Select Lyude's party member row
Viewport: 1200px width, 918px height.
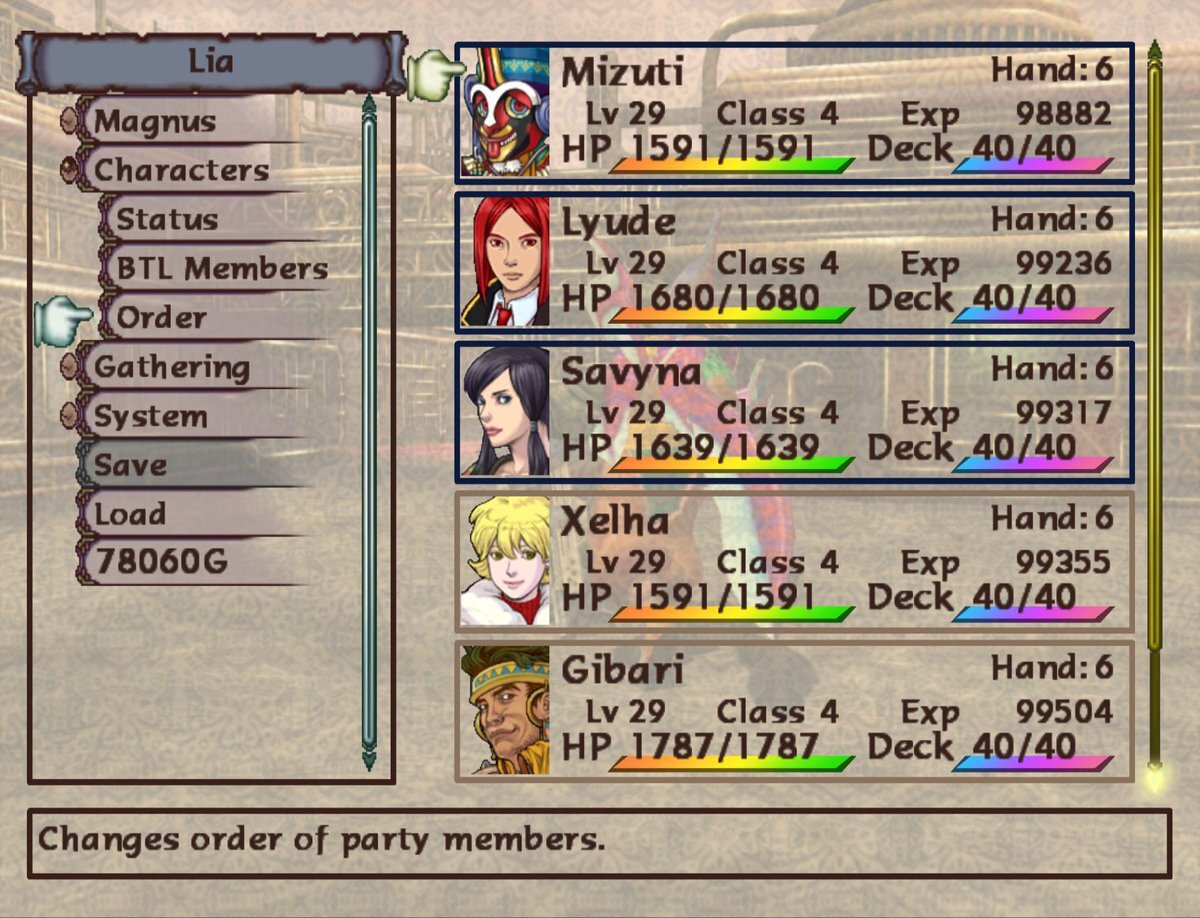pyautogui.click(x=795, y=263)
